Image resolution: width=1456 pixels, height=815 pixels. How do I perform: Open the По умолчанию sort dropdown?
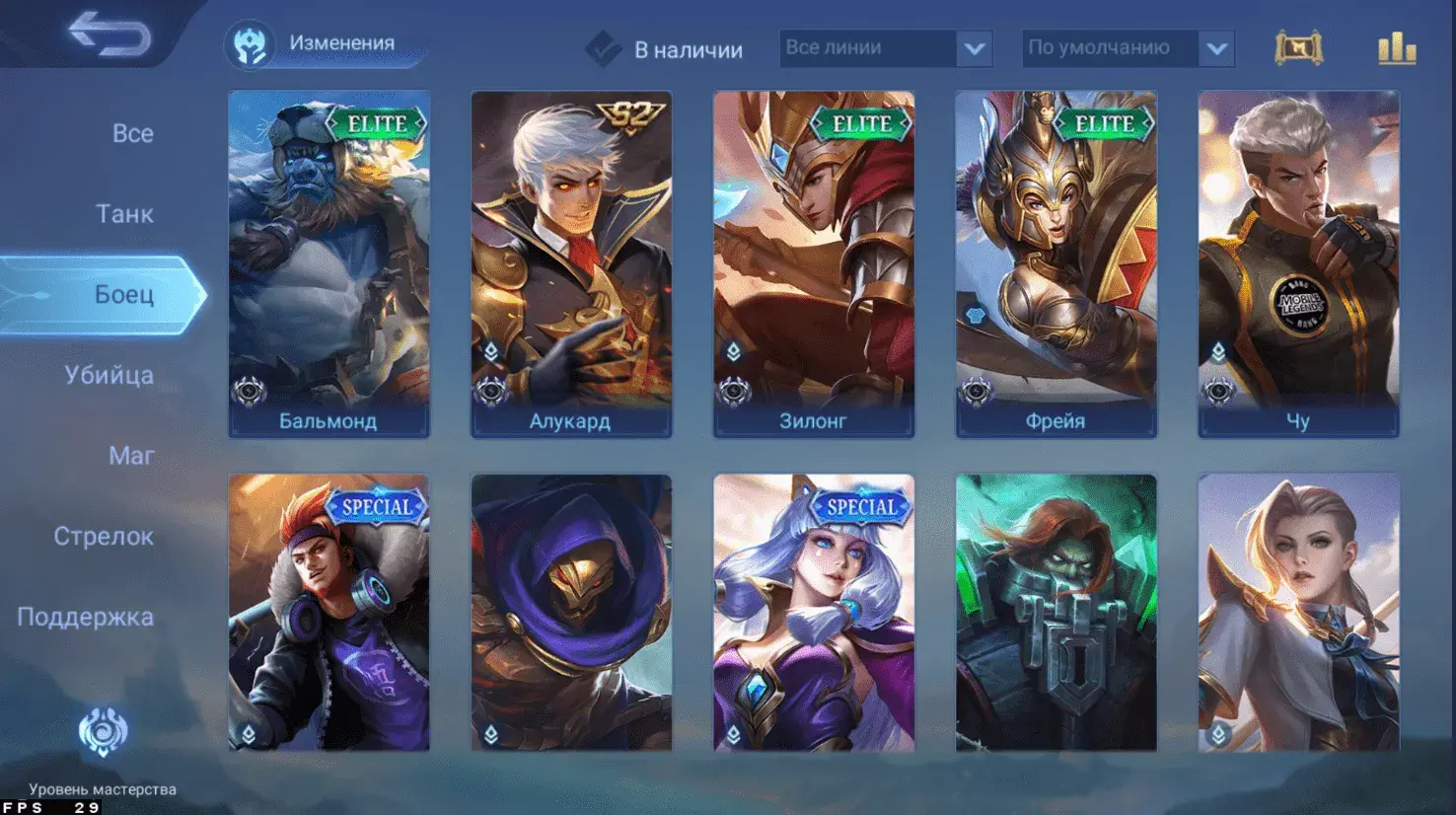tap(1128, 48)
